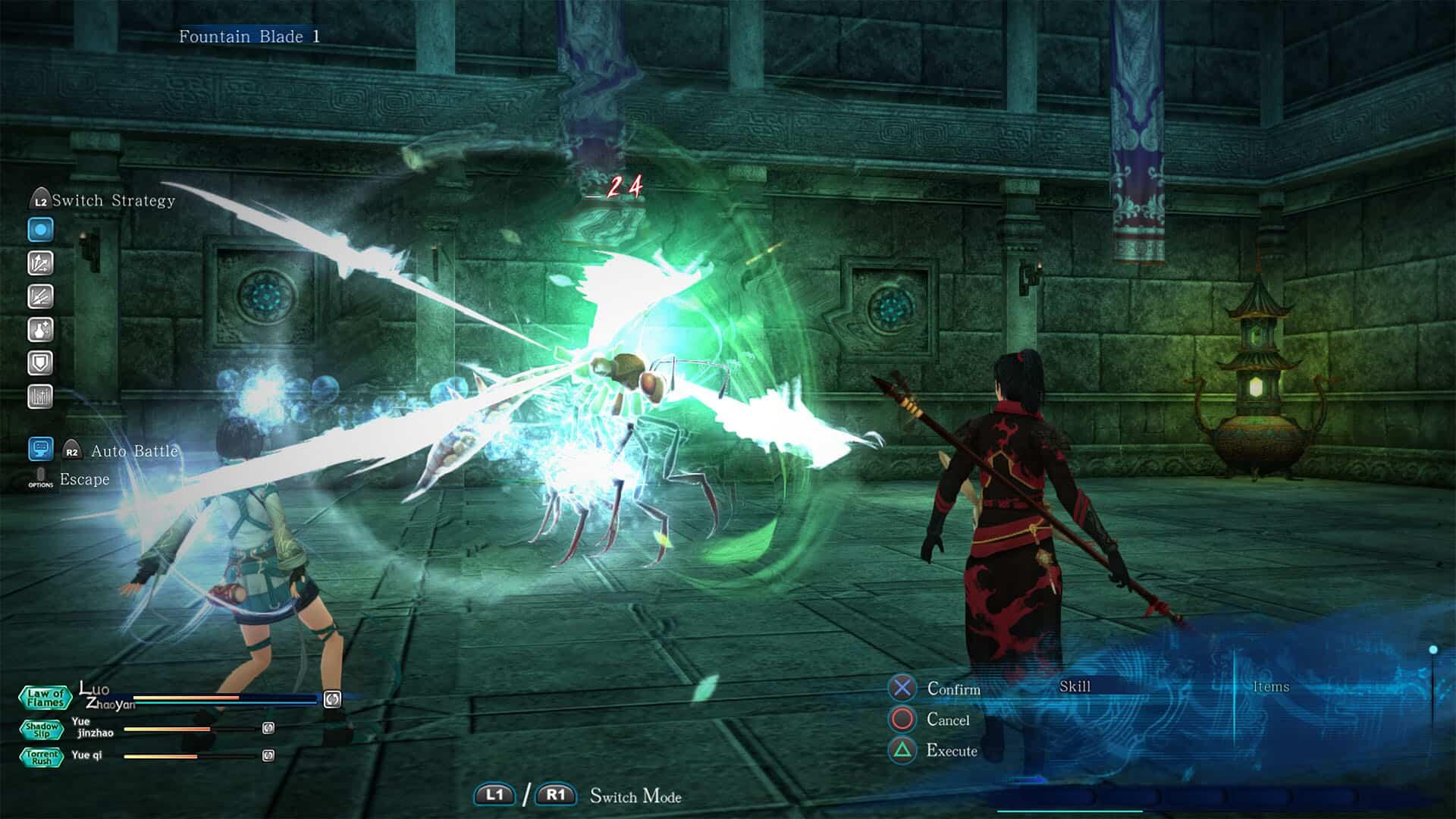Switch to the Skill tab
1456x819 pixels.
[1076, 686]
